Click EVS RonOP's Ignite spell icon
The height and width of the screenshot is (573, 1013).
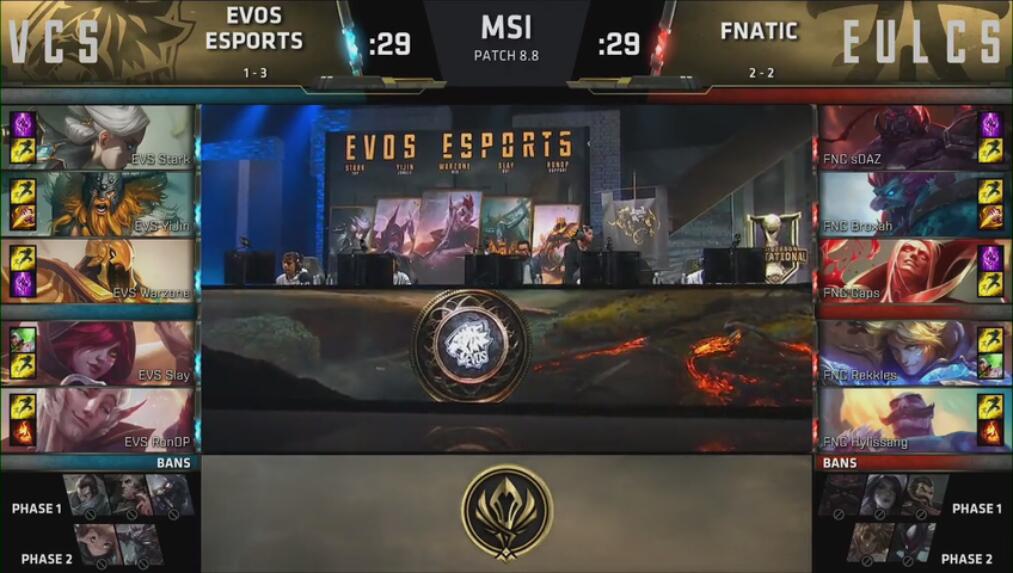[x=23, y=432]
